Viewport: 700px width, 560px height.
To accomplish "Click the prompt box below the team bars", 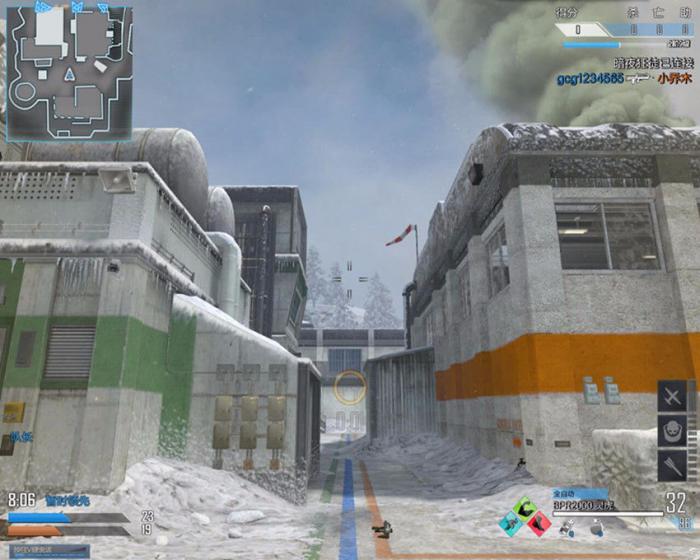I will 44,550.
